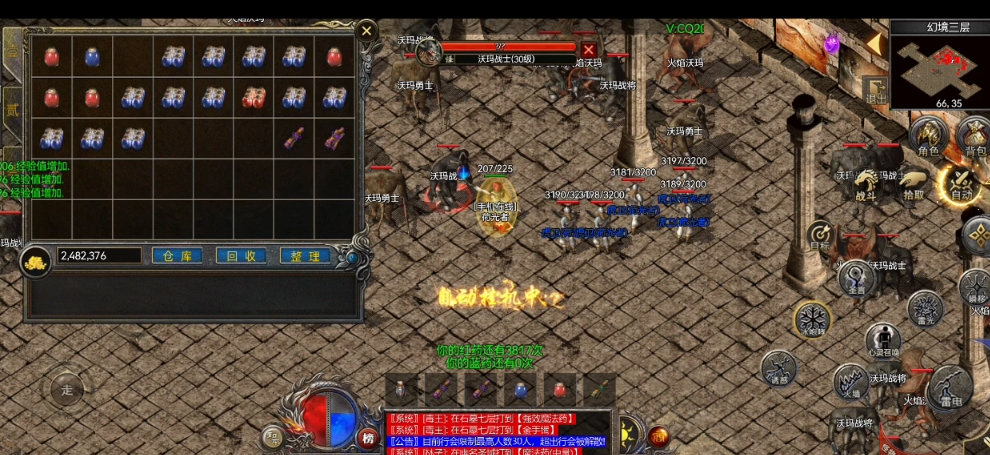Cast the 雷电 lightning skill

[949, 388]
